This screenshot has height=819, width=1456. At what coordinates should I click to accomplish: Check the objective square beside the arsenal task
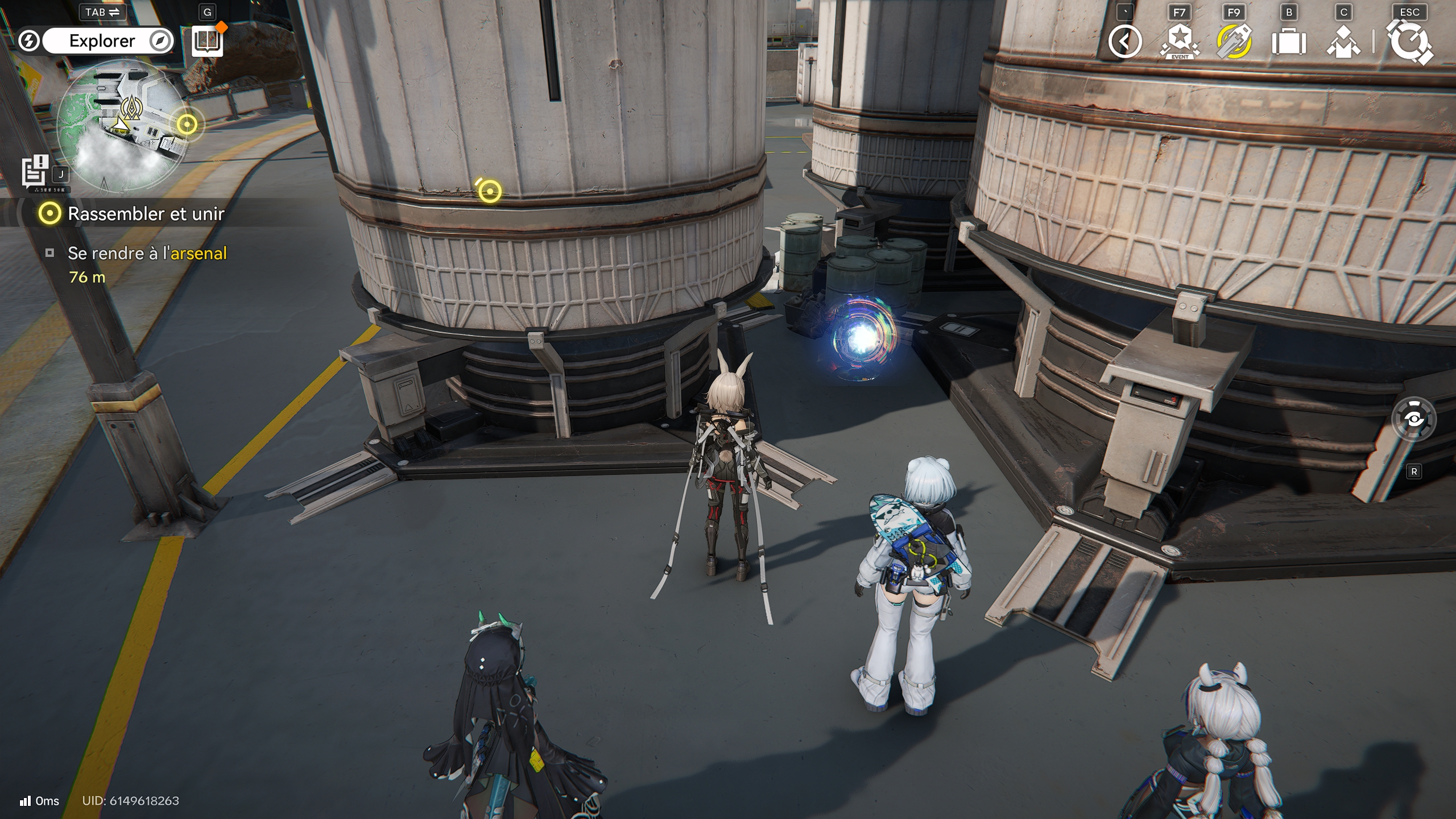tap(49, 253)
